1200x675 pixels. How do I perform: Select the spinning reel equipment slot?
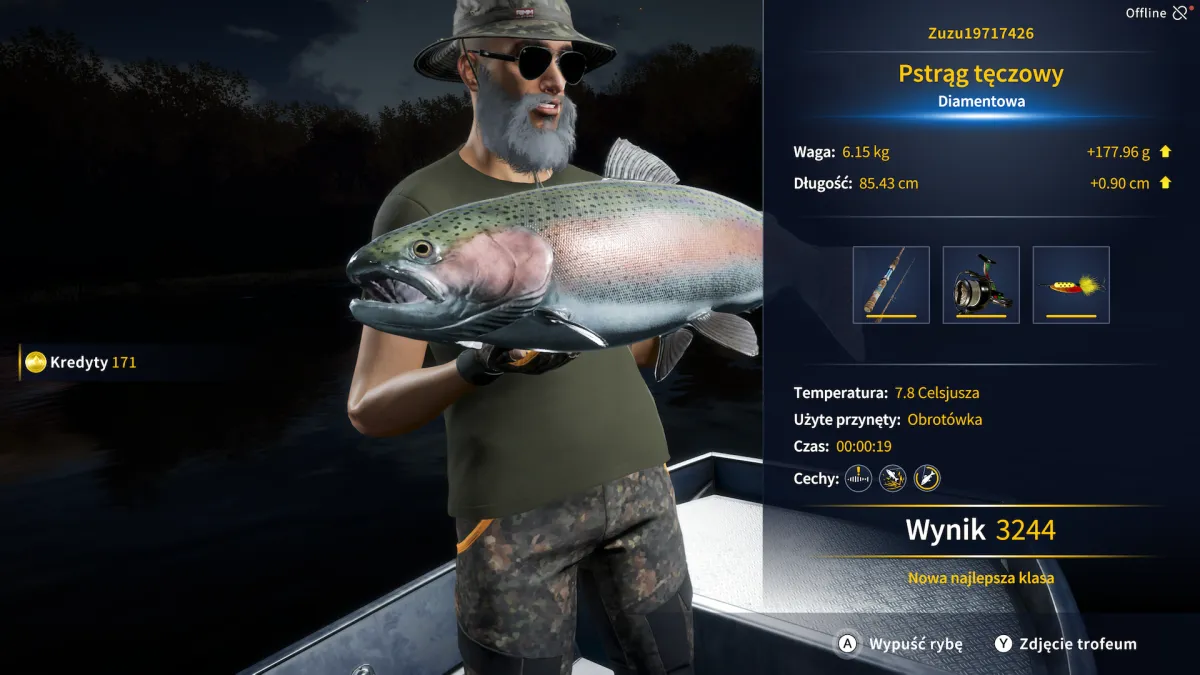click(x=981, y=284)
